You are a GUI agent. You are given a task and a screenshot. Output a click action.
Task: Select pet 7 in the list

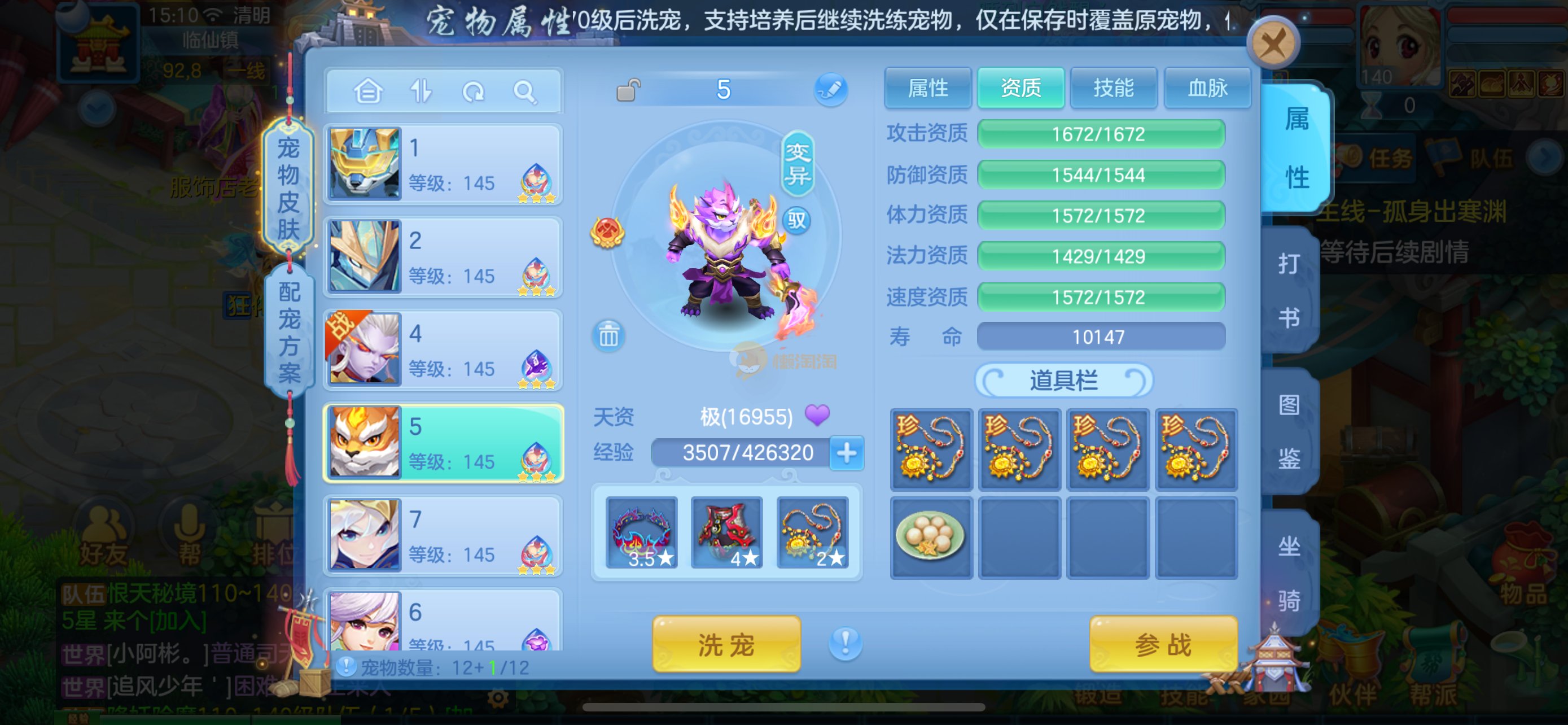click(x=443, y=536)
